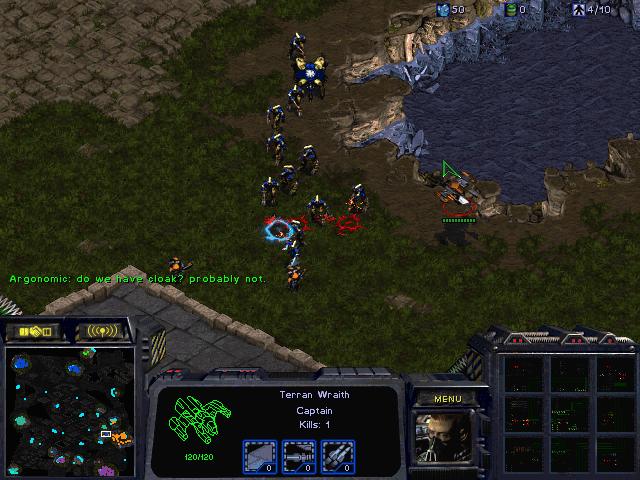Open the diplomacy/alliance handshake button

pos(33,330)
